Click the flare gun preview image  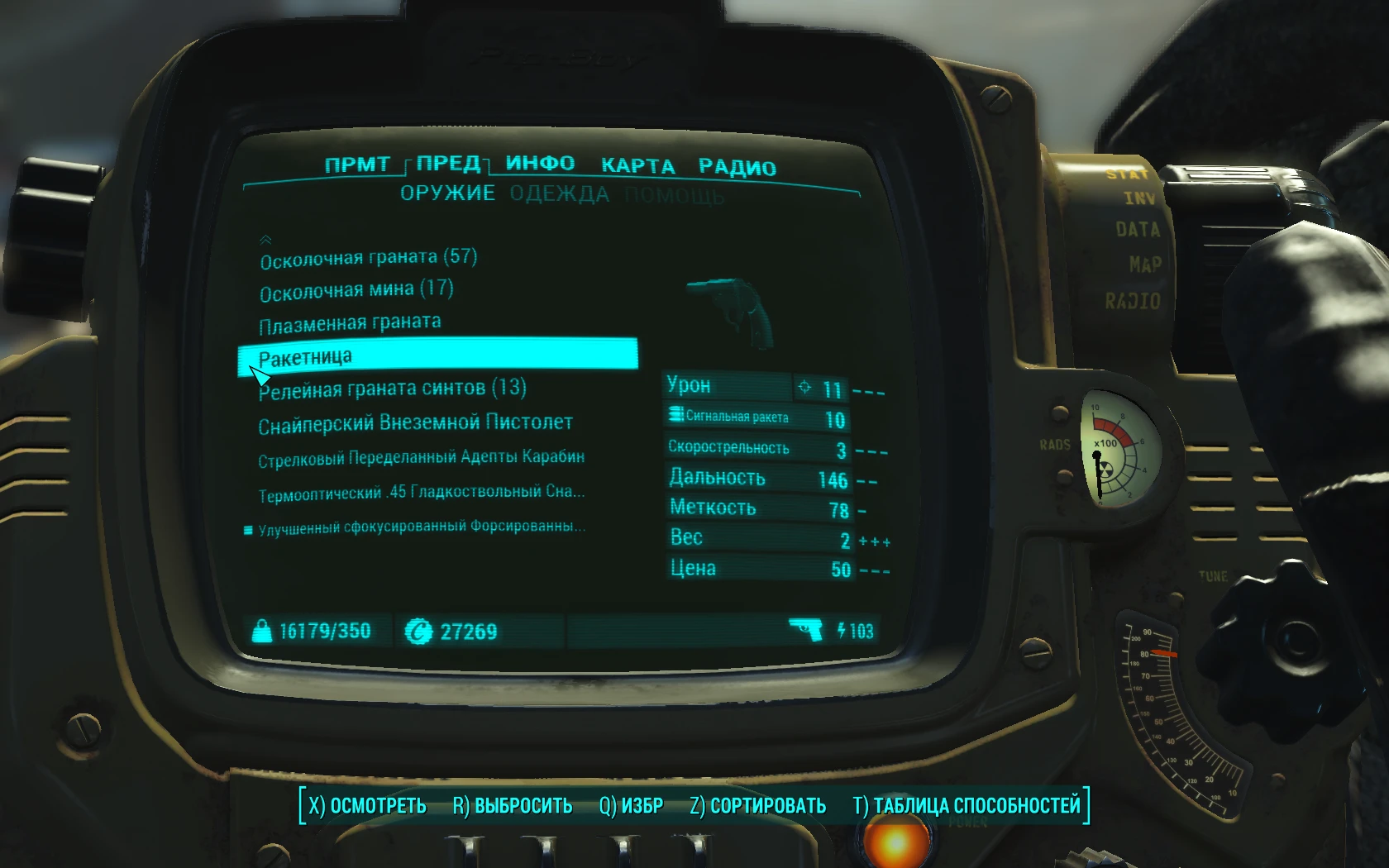pyautogui.click(x=730, y=308)
